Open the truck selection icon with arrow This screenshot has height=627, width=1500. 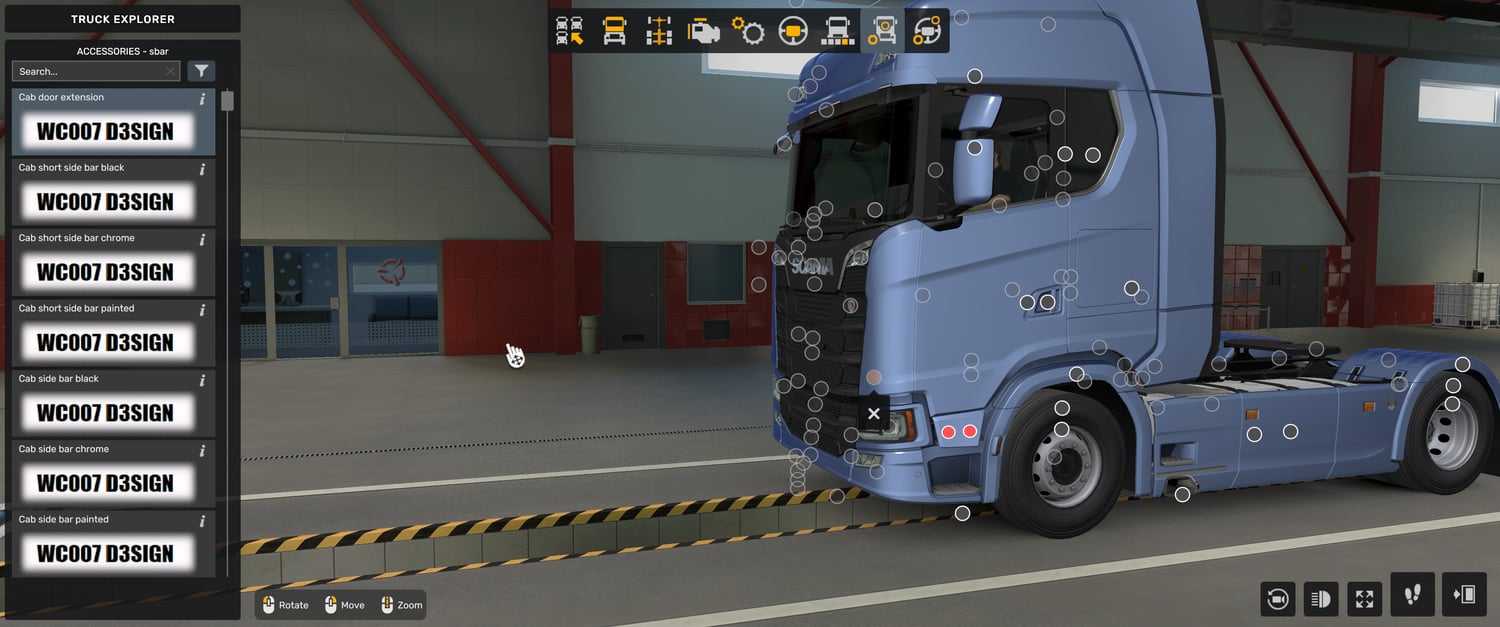click(570, 31)
